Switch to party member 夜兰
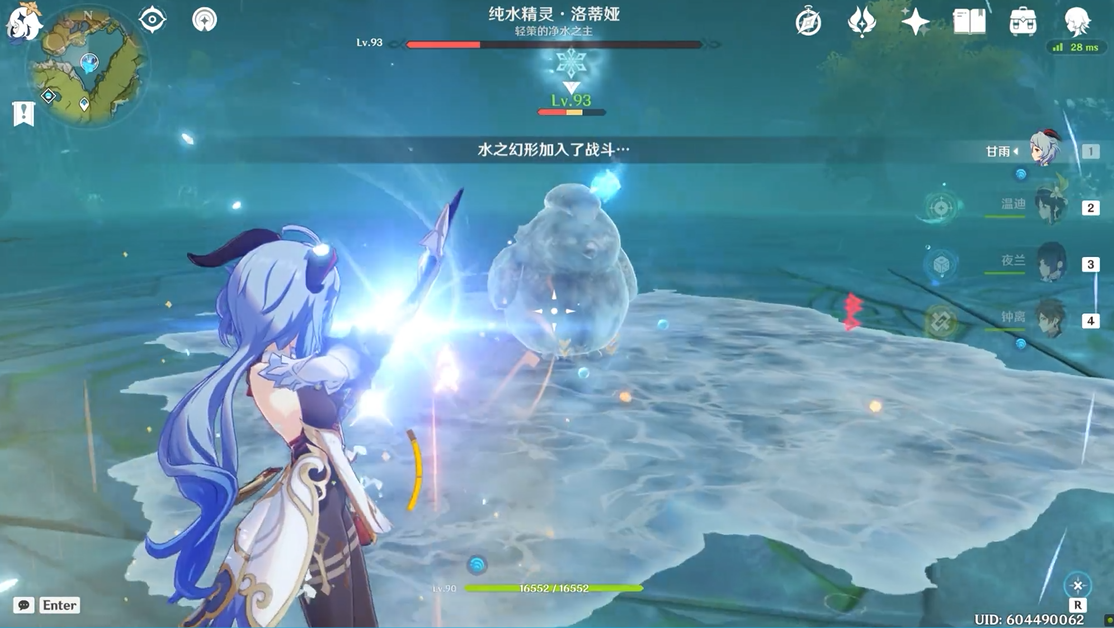The height and width of the screenshot is (628, 1114). [1050, 263]
